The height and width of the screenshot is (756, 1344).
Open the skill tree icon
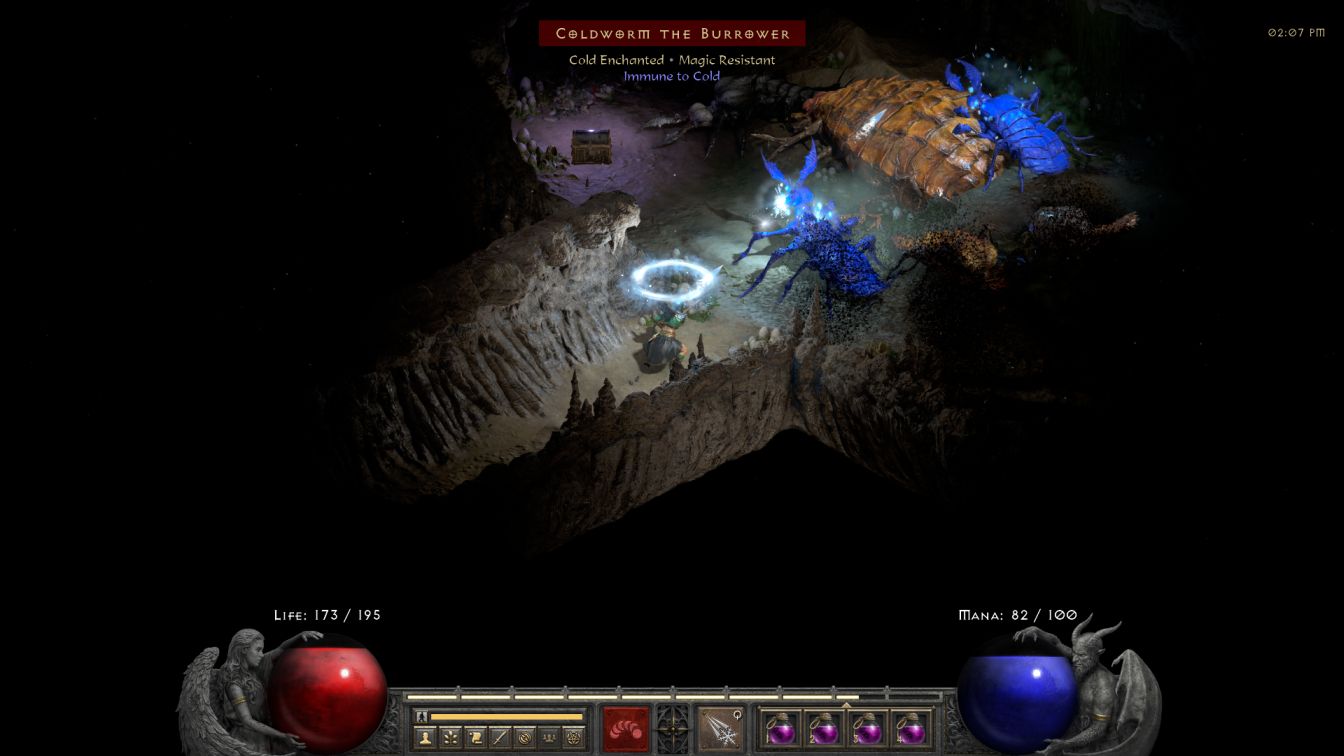click(x=449, y=738)
